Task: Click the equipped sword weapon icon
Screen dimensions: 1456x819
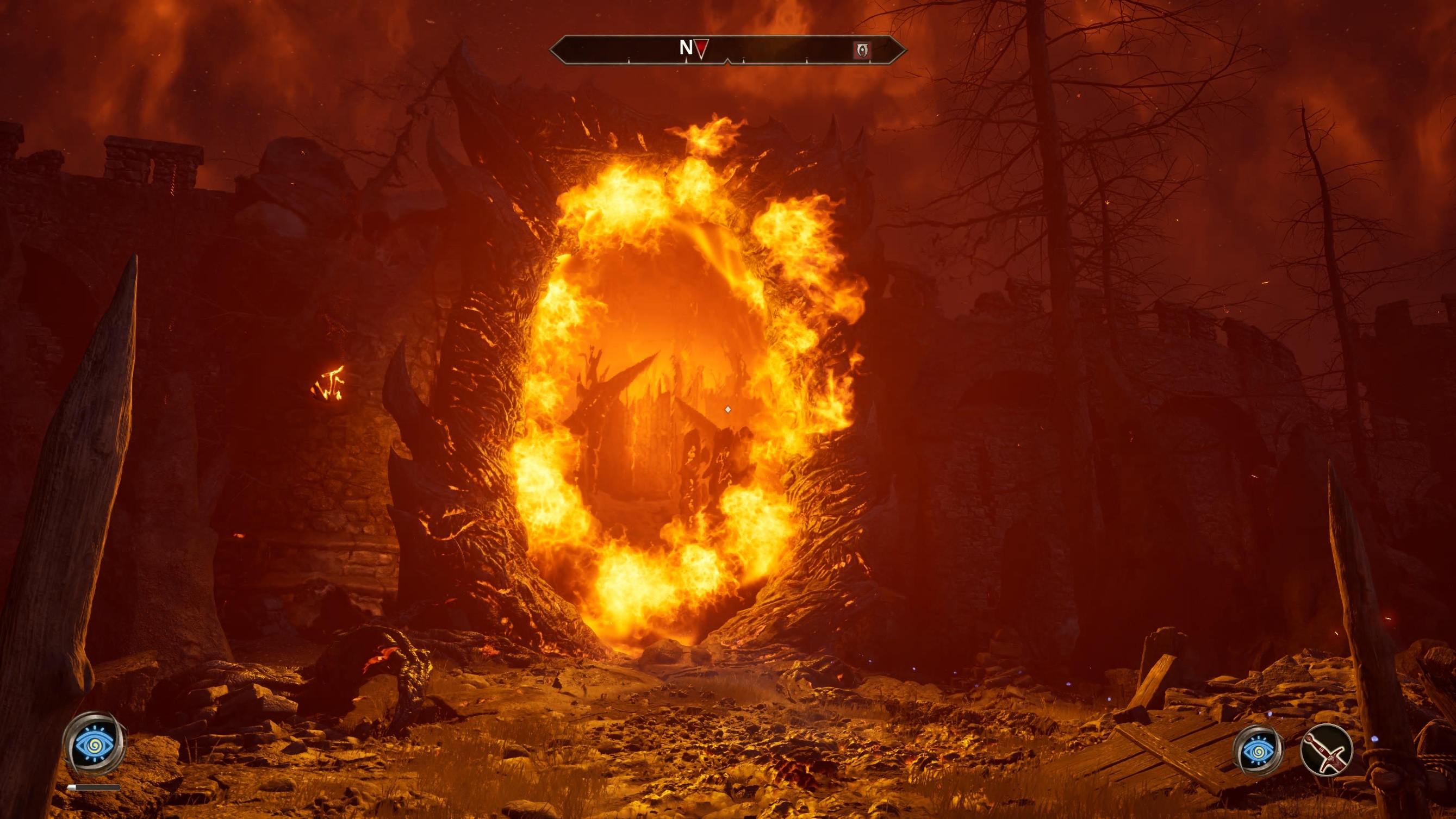Action: point(1326,750)
